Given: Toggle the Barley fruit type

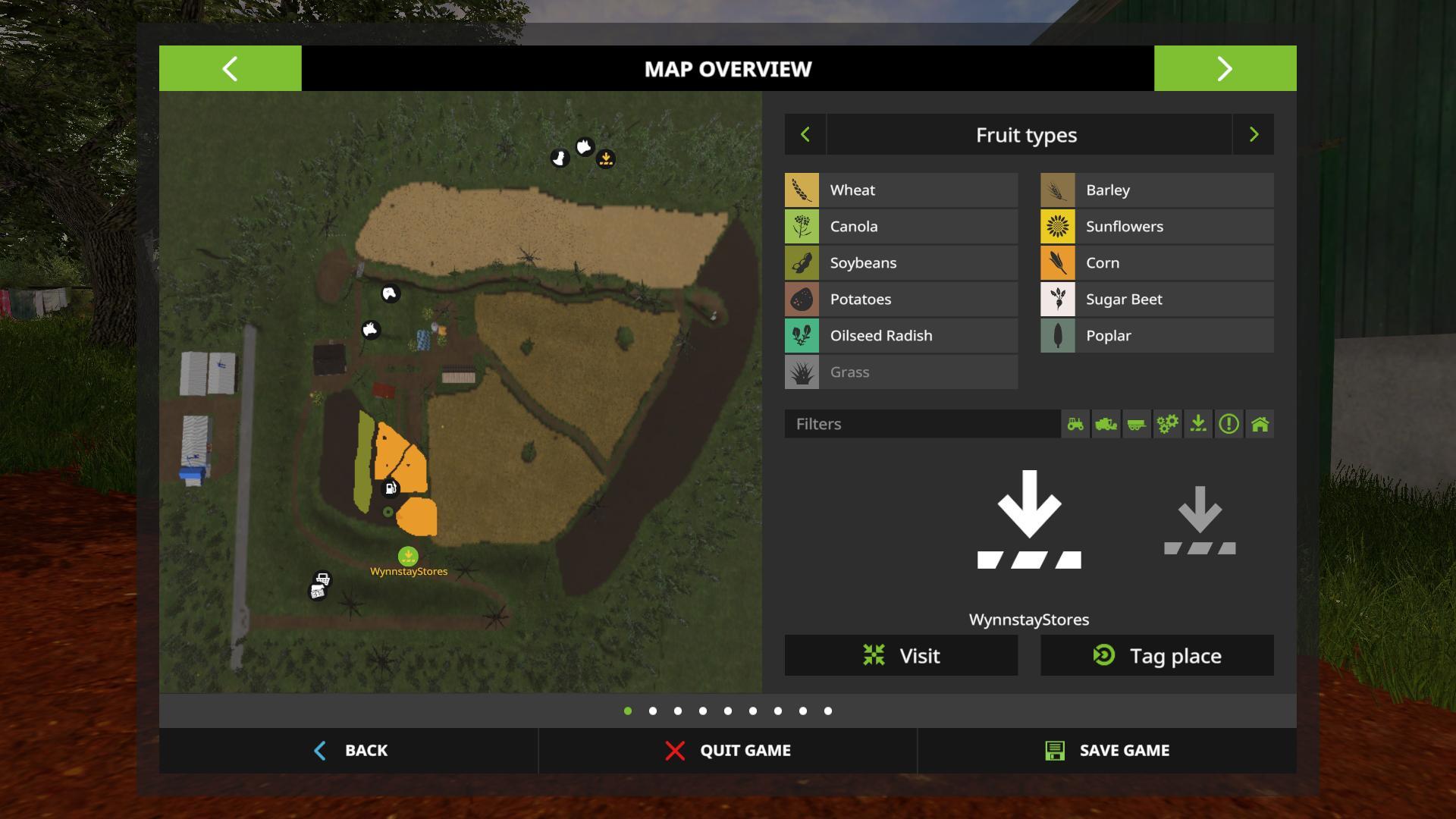Looking at the screenshot, I should coord(1156,190).
